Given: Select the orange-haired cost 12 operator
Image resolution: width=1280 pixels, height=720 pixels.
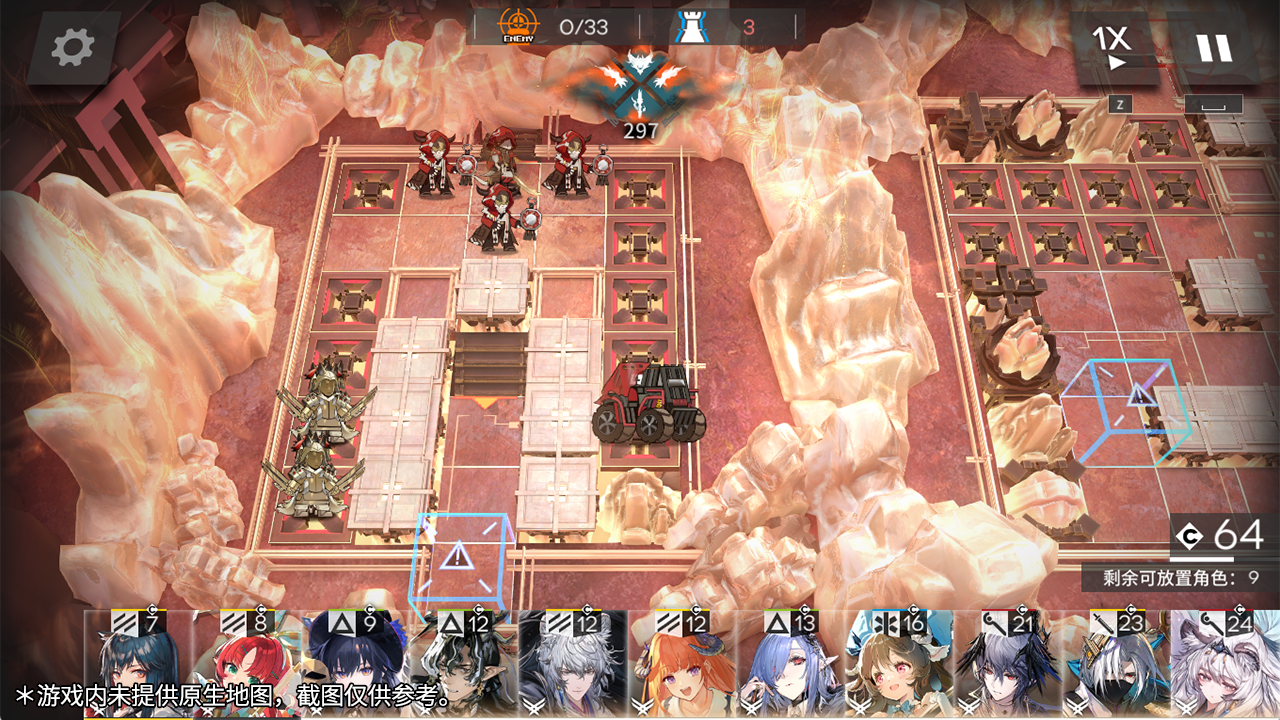Looking at the screenshot, I should 683,665.
